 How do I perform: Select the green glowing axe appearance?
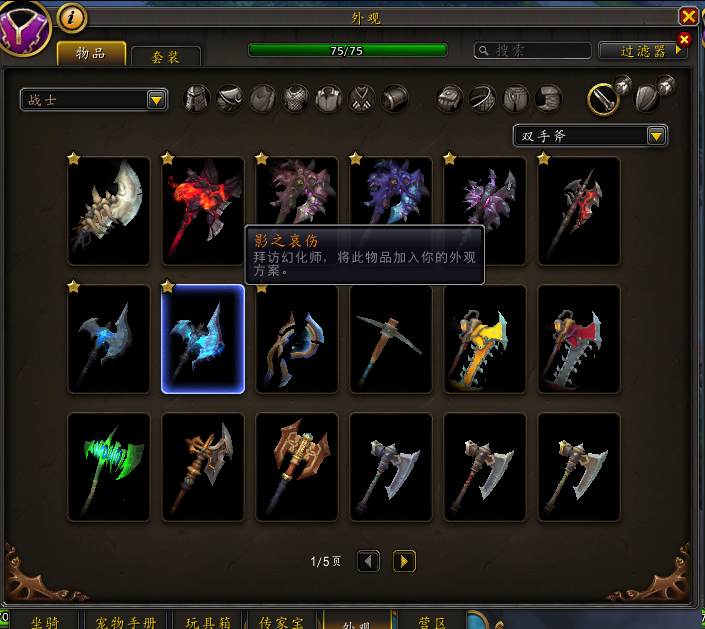108,467
